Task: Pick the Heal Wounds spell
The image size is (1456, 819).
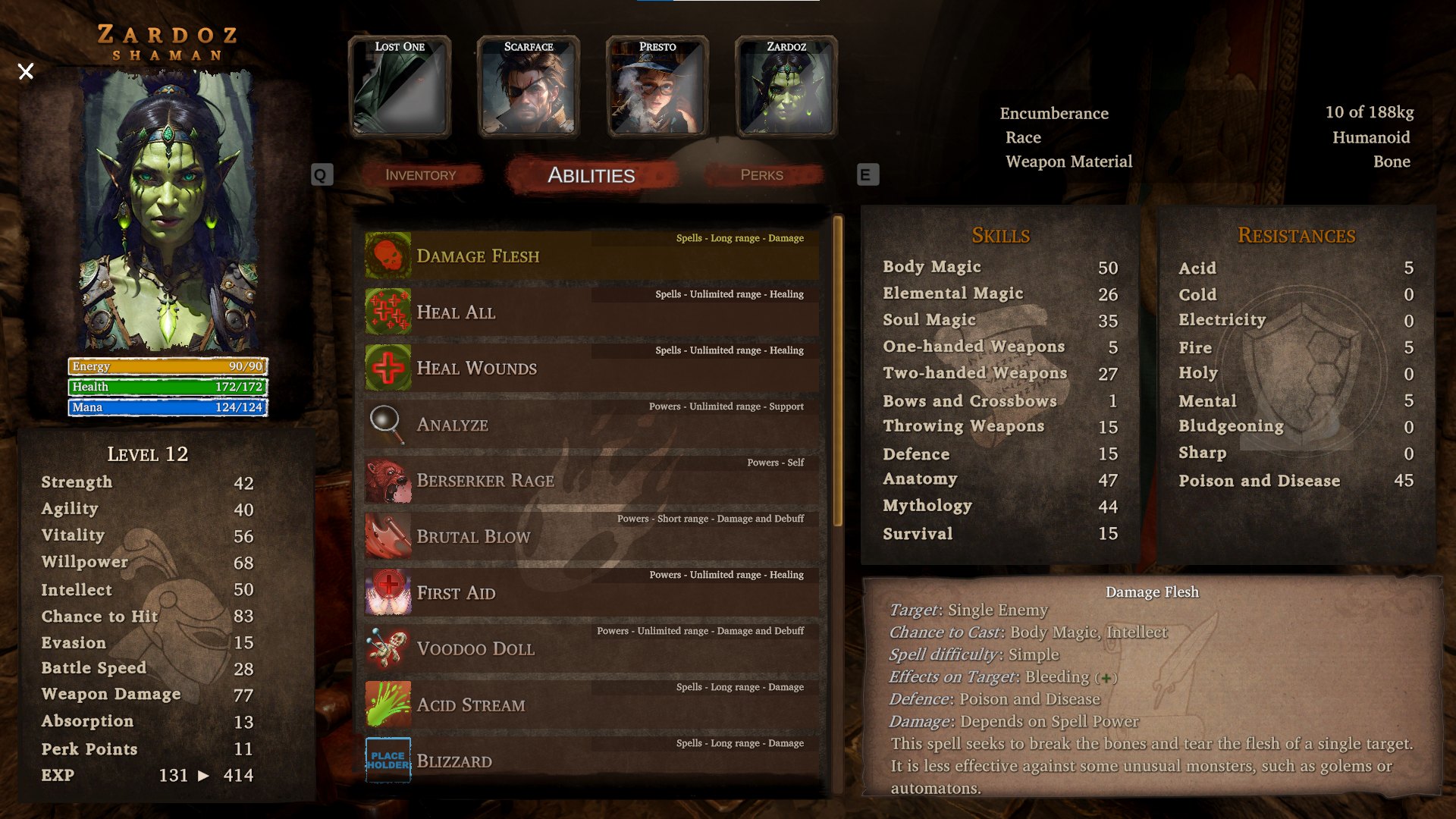Action: pyautogui.click(x=591, y=368)
